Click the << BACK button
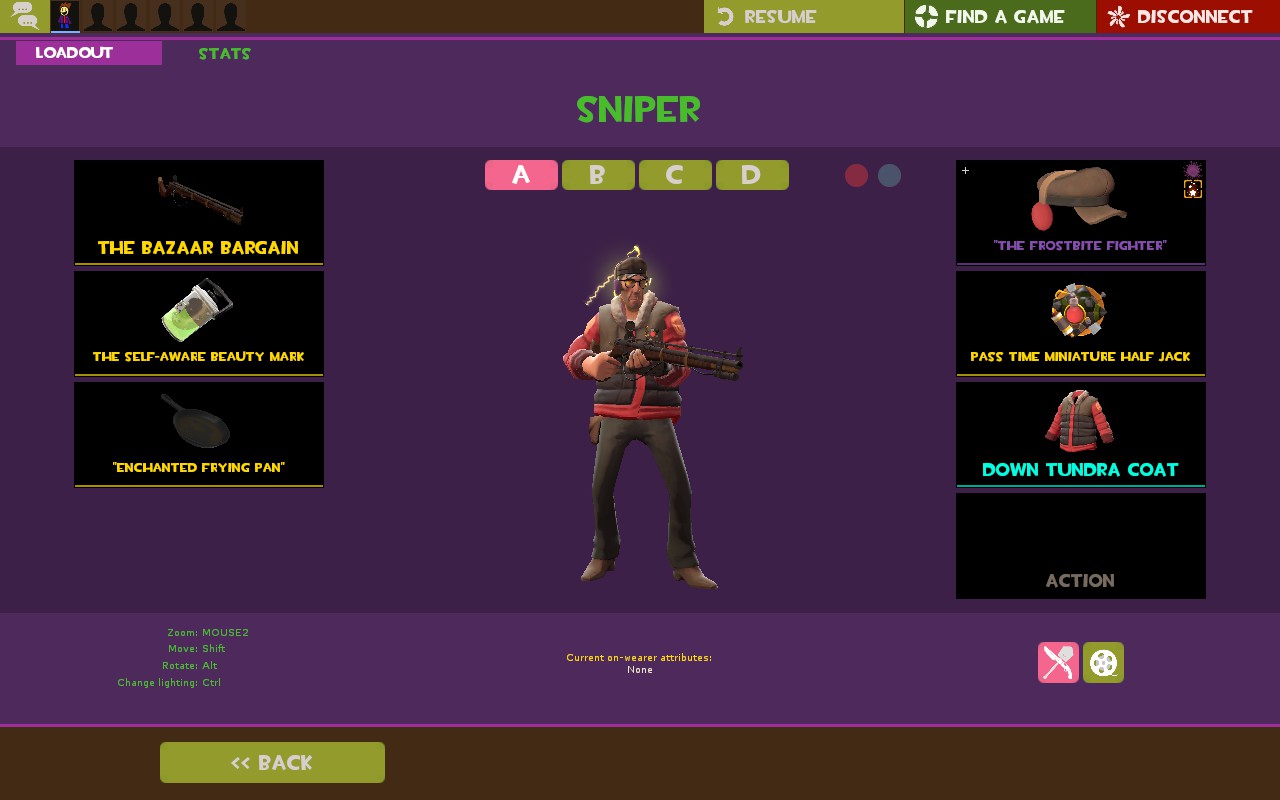1280x800 pixels. click(x=272, y=762)
